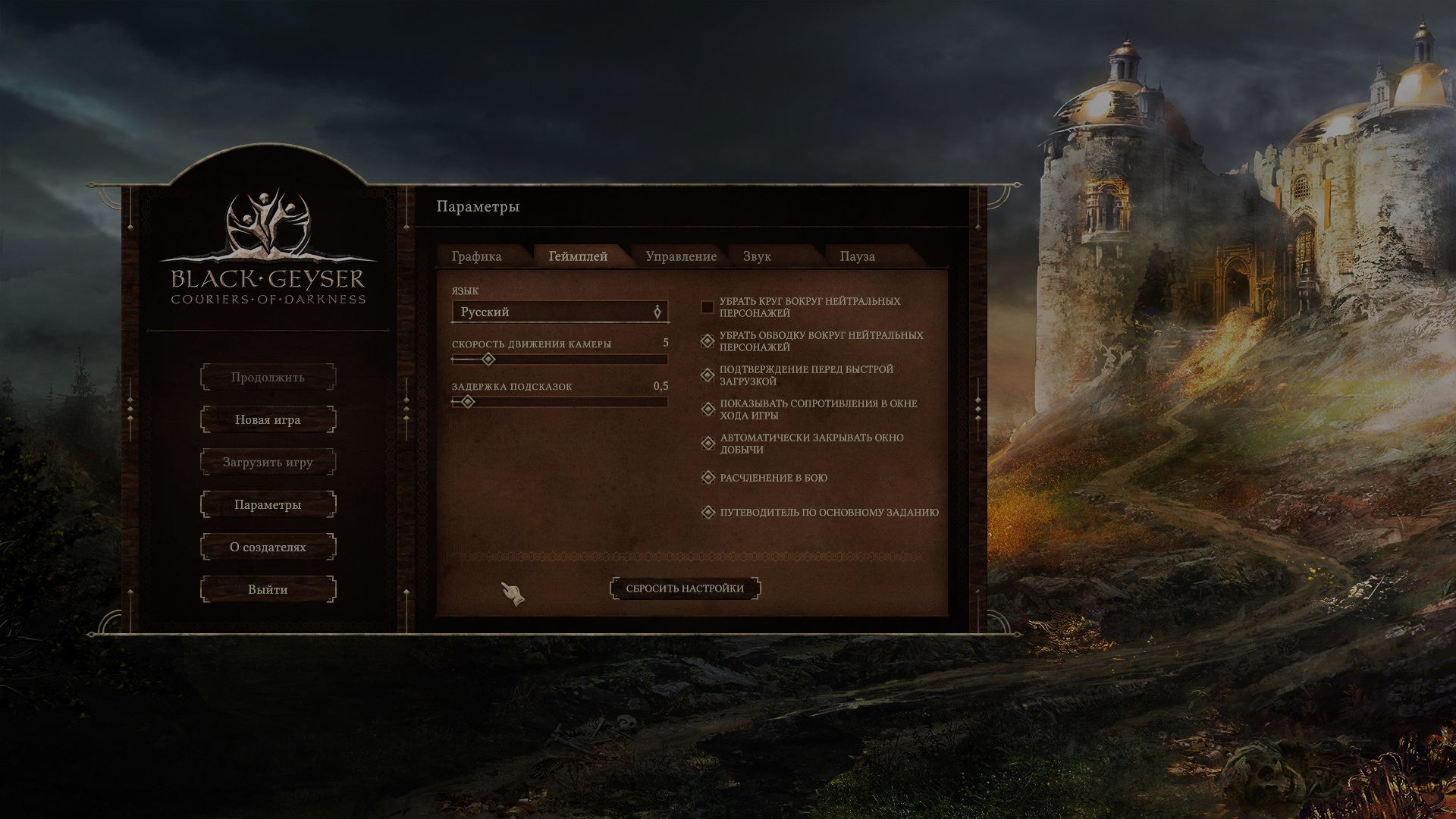Viewport: 1456px width, 819px height.
Task: Show the Пауза settings tab
Action: pos(857,256)
